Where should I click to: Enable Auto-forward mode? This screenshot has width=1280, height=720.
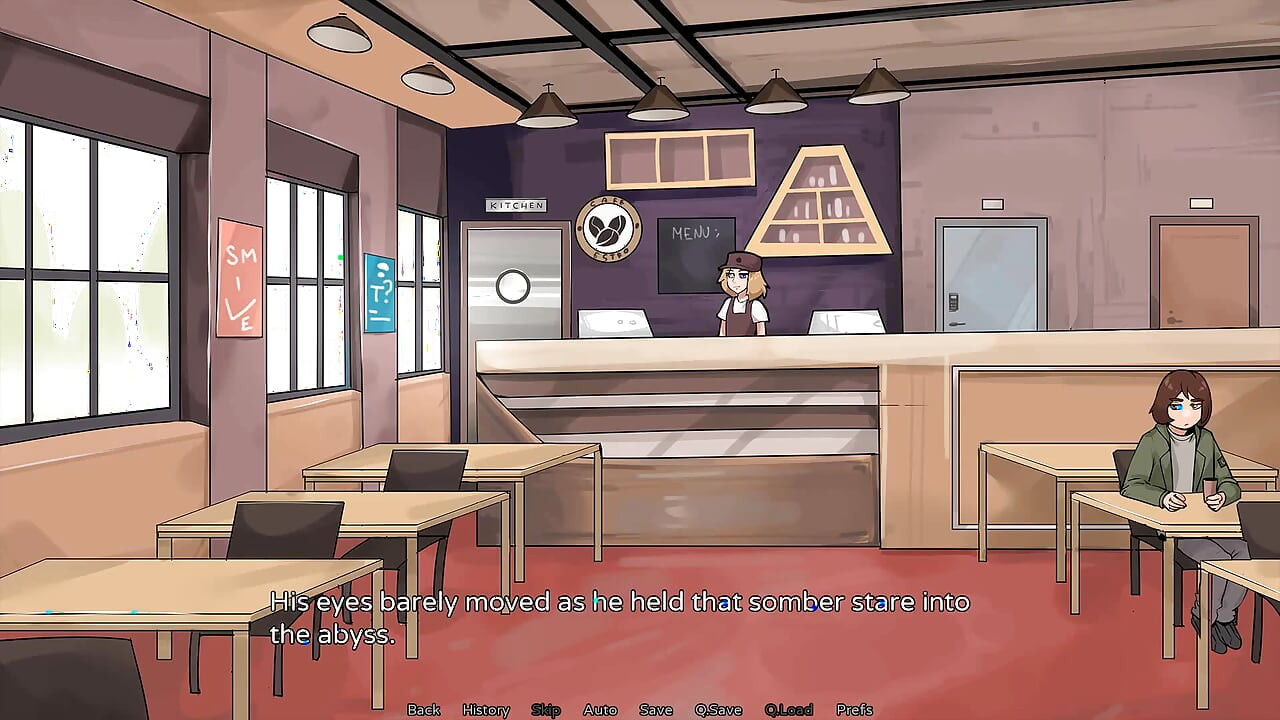[x=600, y=709]
